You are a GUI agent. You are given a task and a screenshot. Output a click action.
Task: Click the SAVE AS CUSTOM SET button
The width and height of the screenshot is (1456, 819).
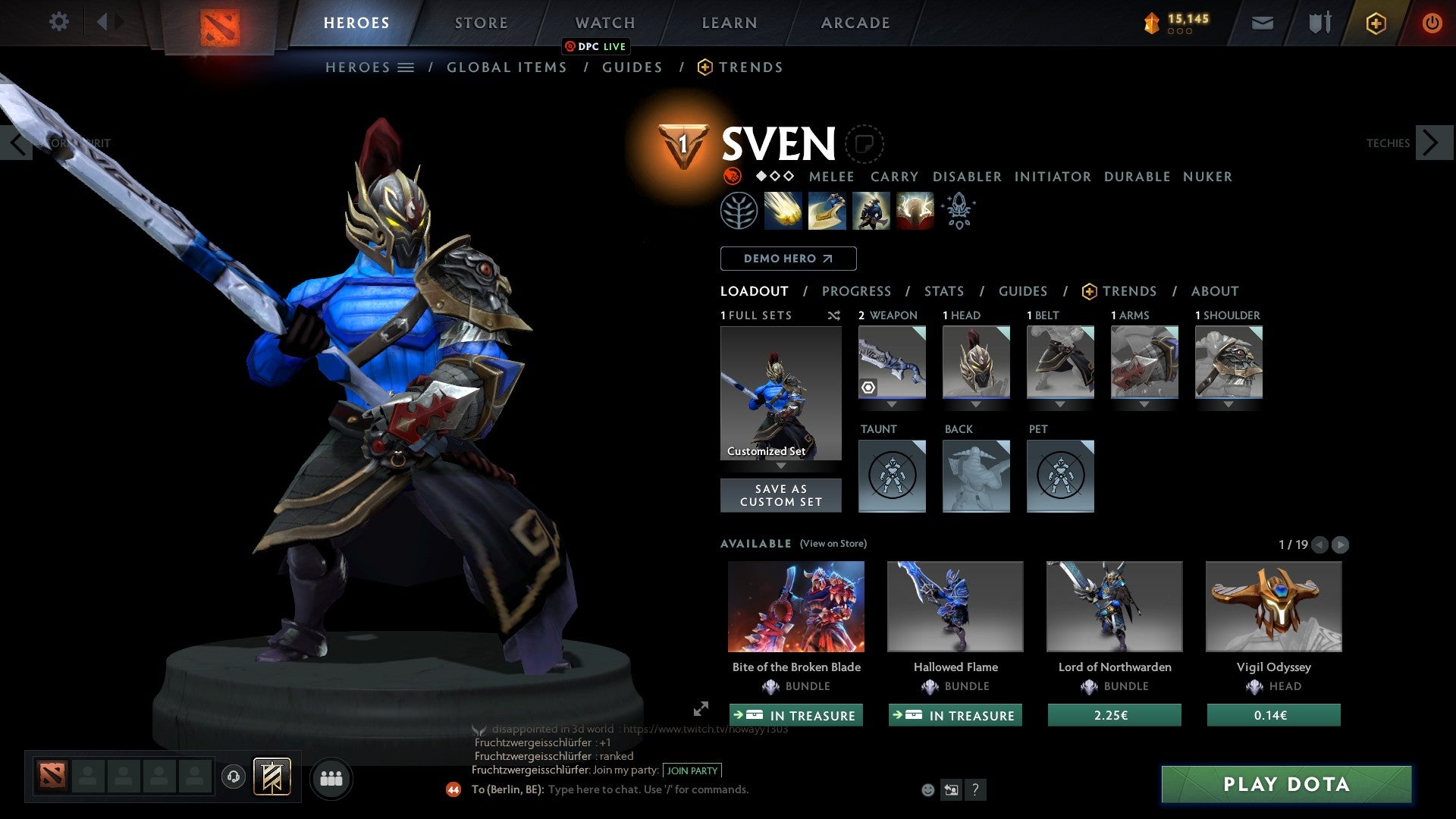(780, 495)
